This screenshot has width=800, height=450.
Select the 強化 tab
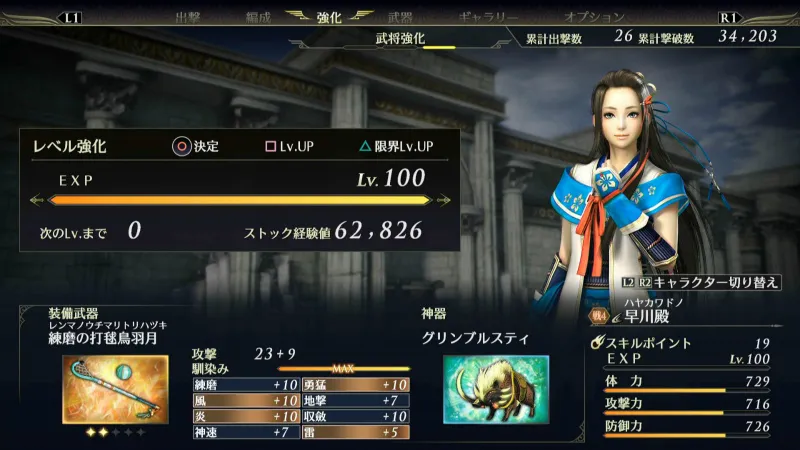point(329,17)
